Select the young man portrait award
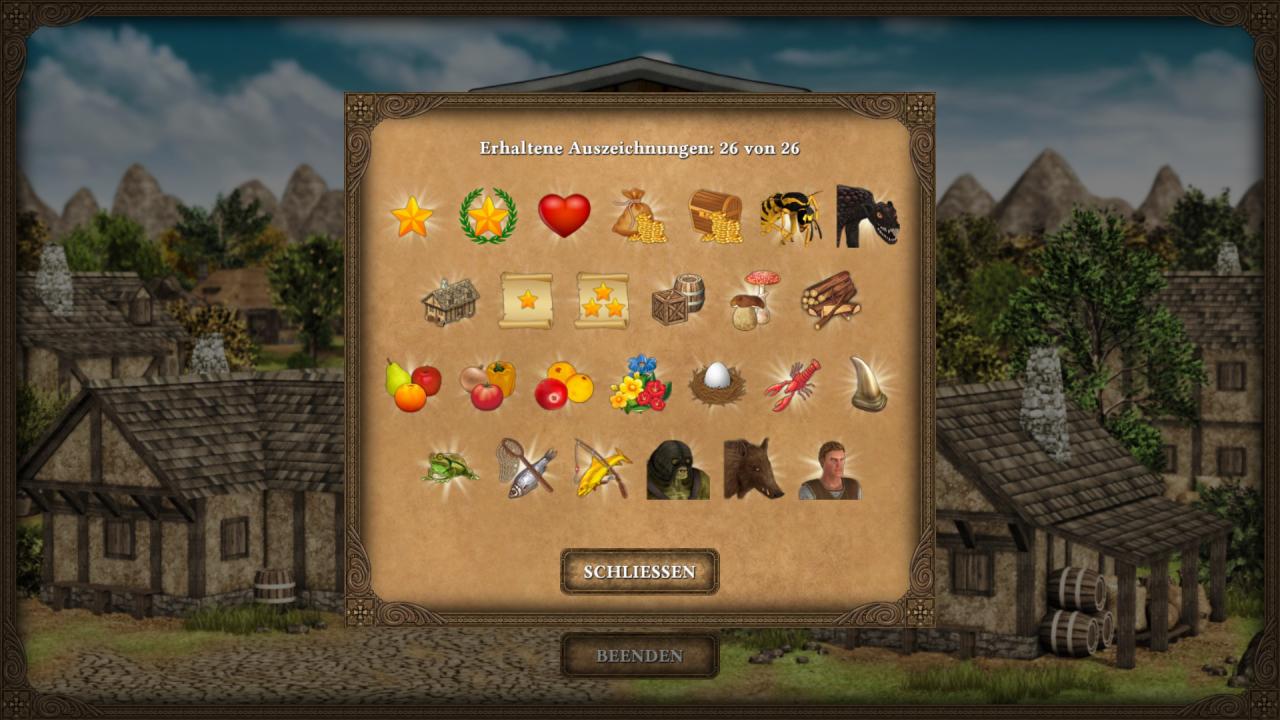1280x720 pixels. tap(830, 470)
